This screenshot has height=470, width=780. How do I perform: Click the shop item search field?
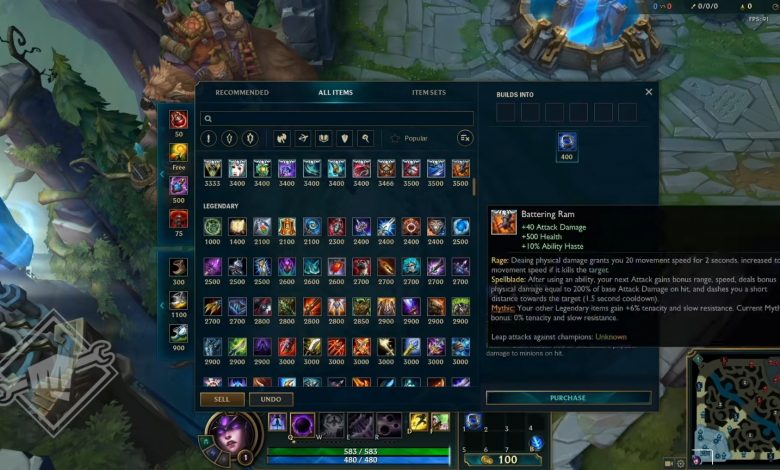point(337,118)
